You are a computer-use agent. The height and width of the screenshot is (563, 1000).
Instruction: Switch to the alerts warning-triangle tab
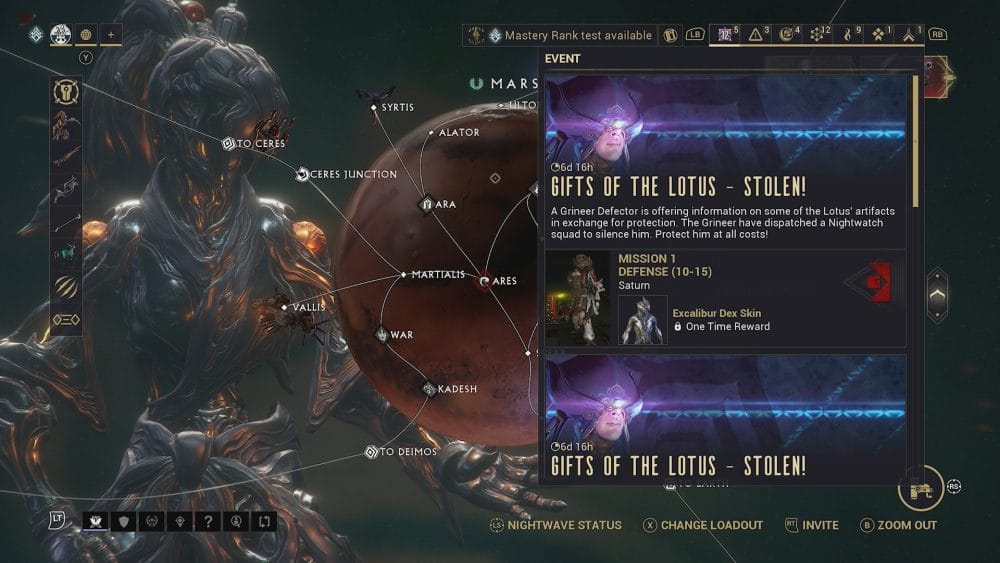(x=755, y=35)
